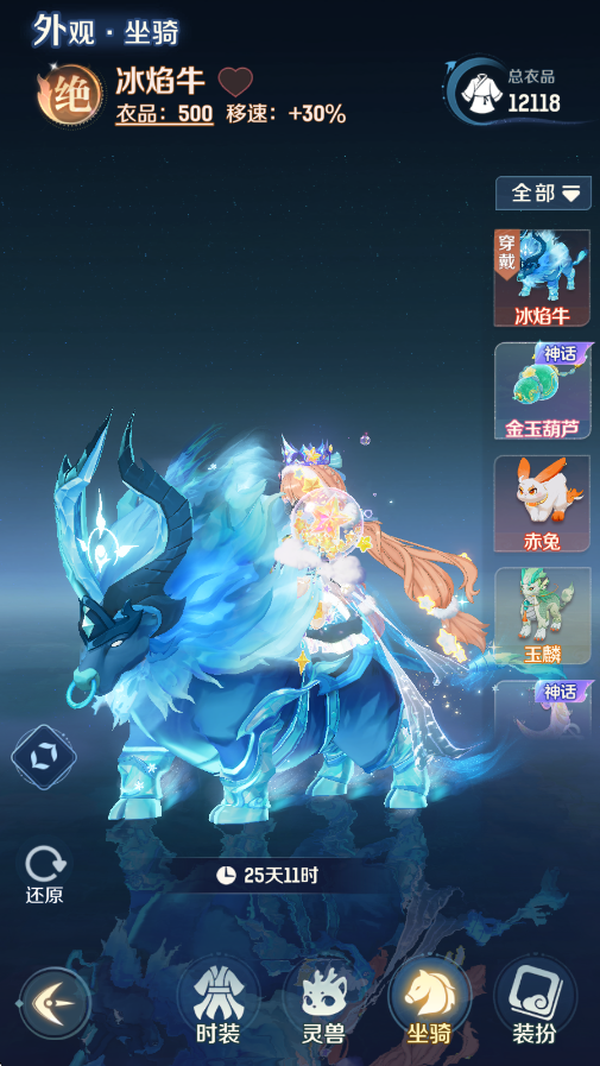600x1066 pixels.
Task: Go to the 装扮 tab
Action: pos(534,1002)
